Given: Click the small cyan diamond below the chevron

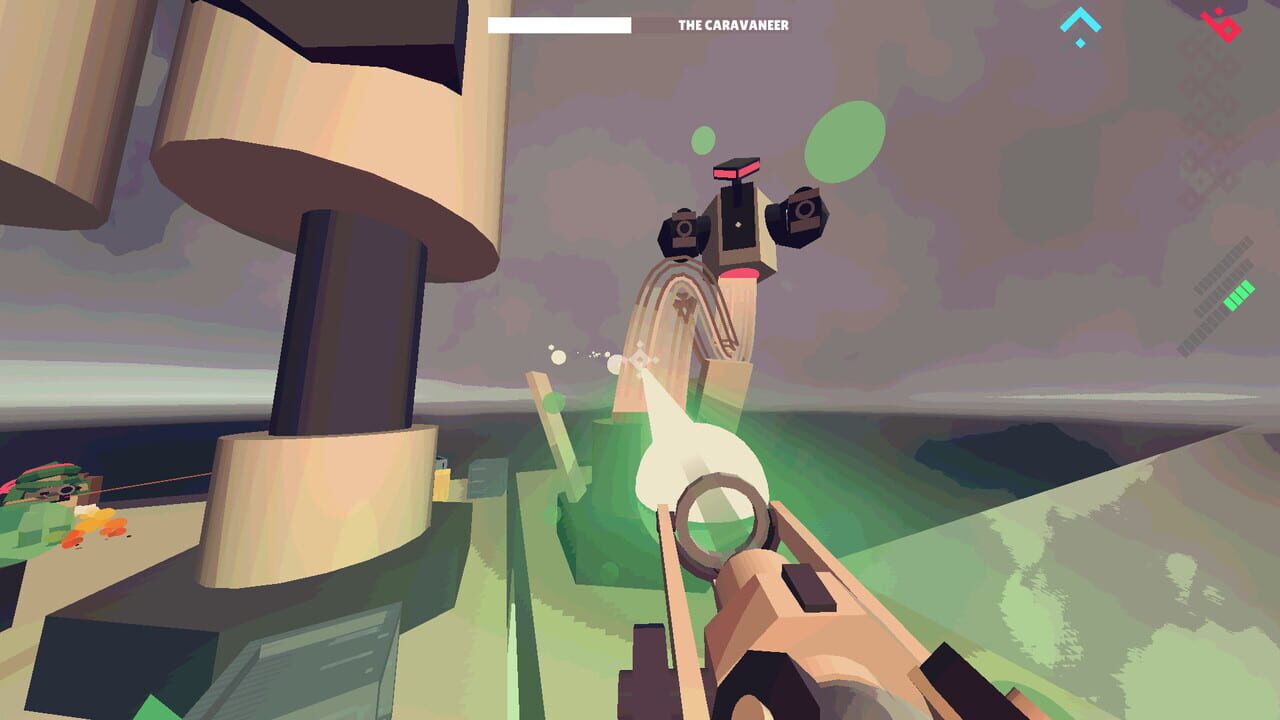Looking at the screenshot, I should 1080,43.
